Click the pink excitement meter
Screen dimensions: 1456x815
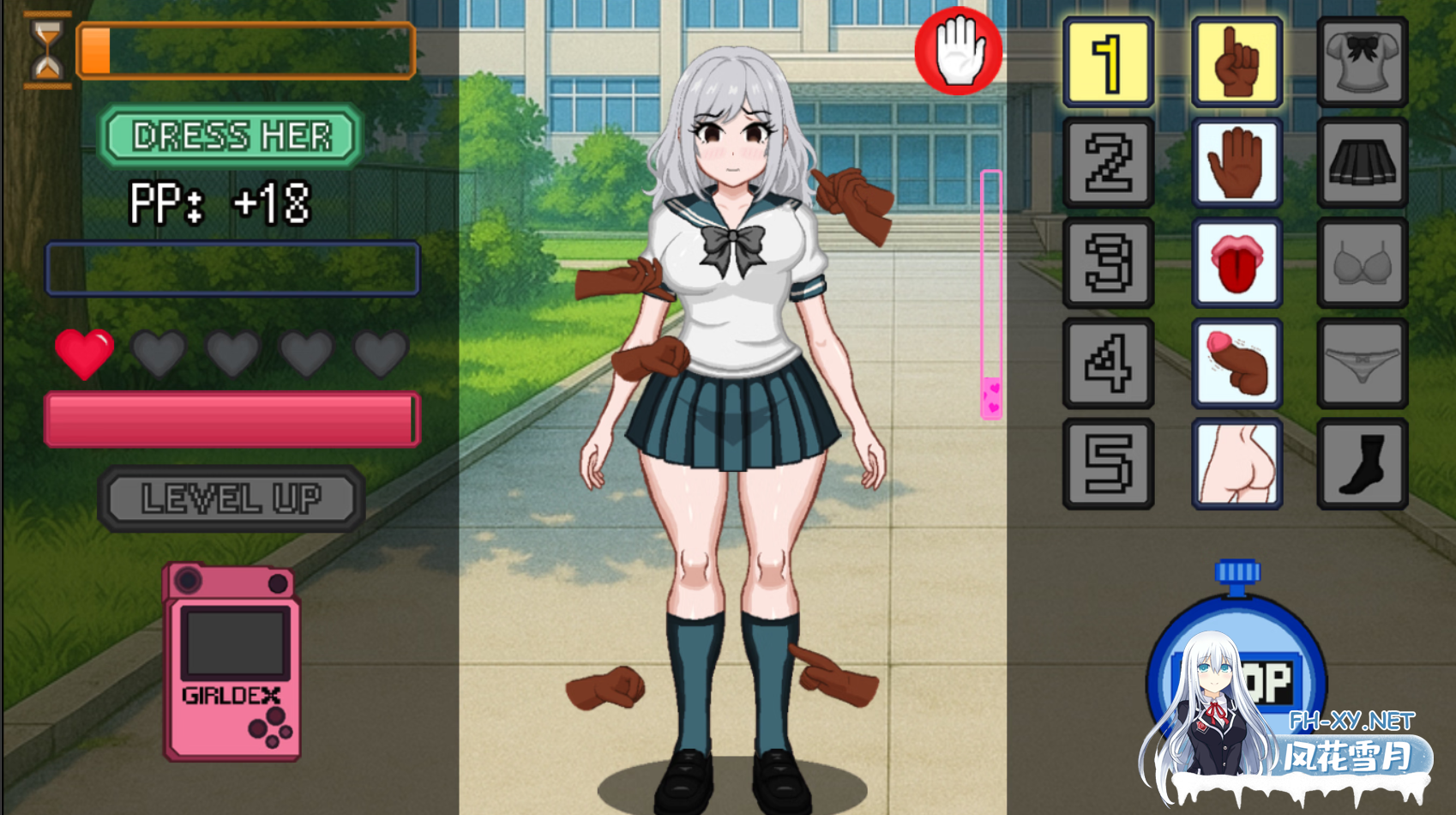click(x=990, y=292)
